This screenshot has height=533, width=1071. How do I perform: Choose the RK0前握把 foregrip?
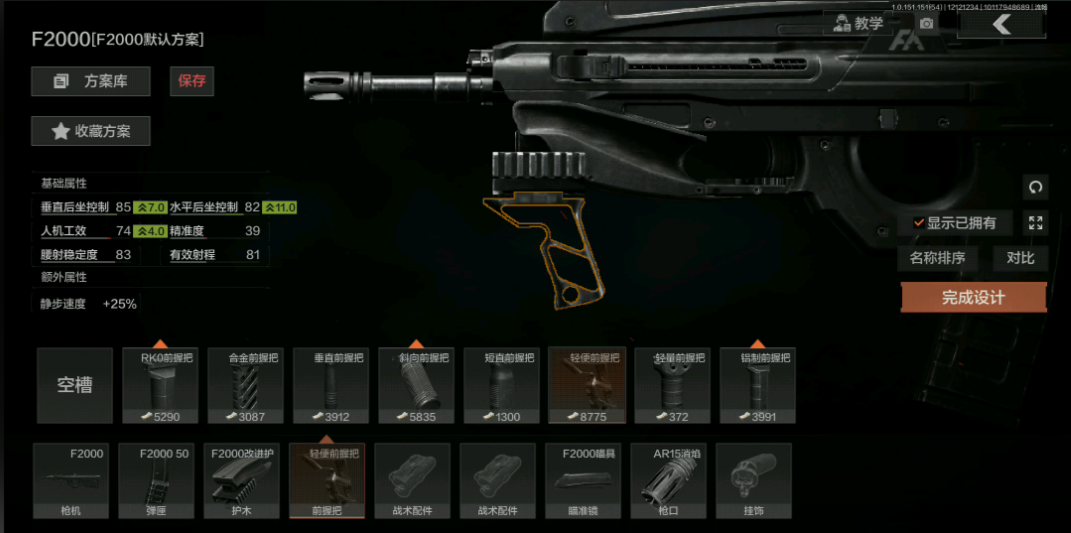[160, 386]
